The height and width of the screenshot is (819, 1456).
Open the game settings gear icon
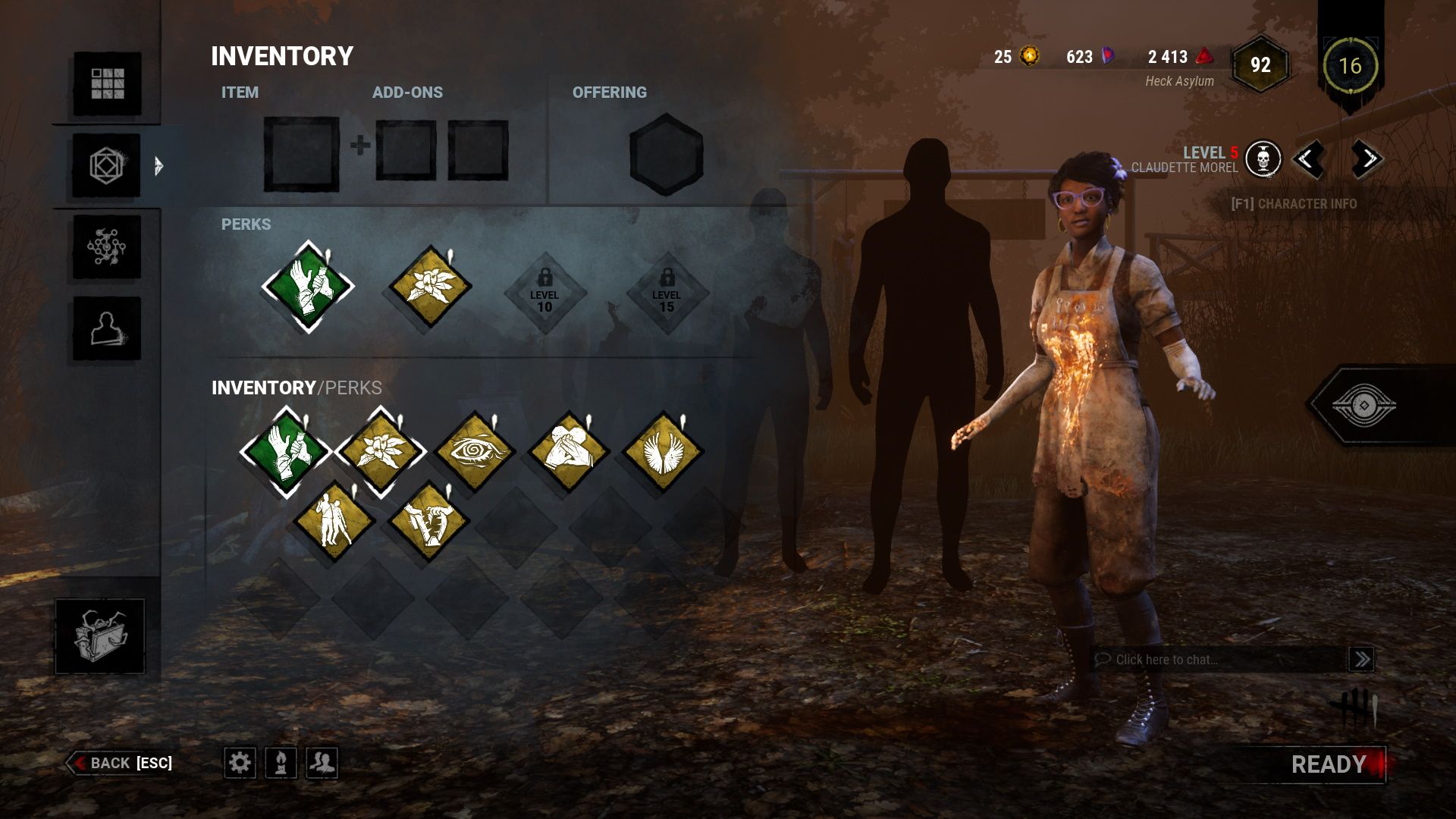pos(241,764)
